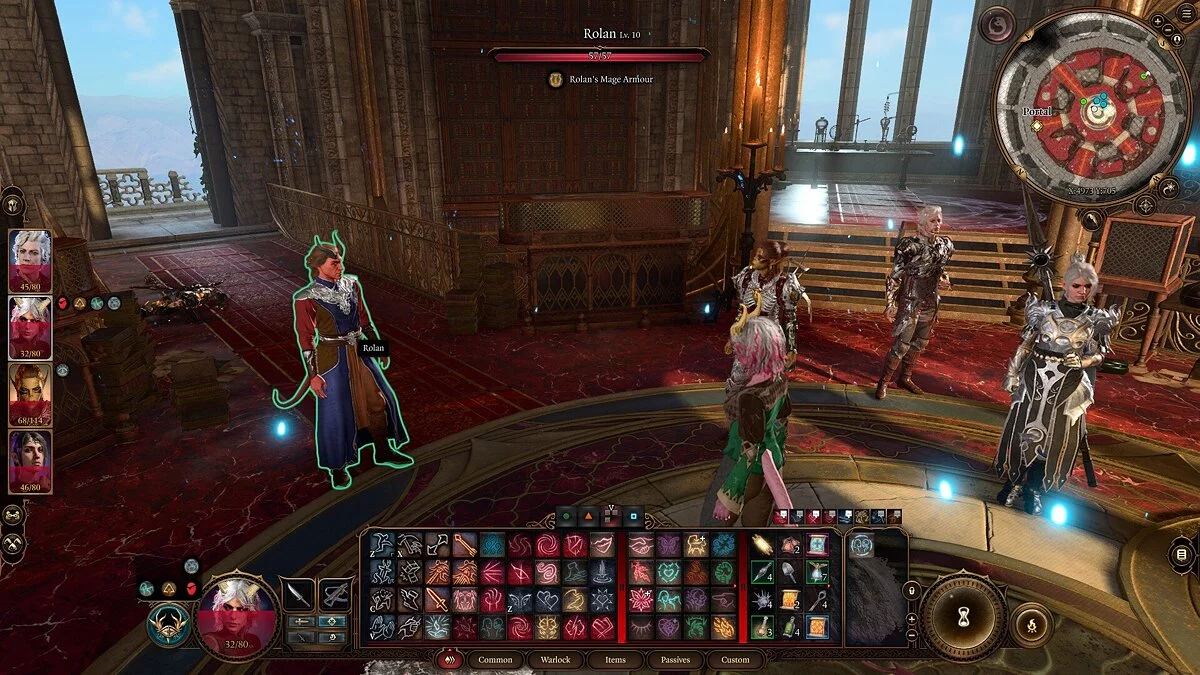The height and width of the screenshot is (675, 1200).
Task: Zoom in the minimap with plus button
Action: click(x=1158, y=20)
